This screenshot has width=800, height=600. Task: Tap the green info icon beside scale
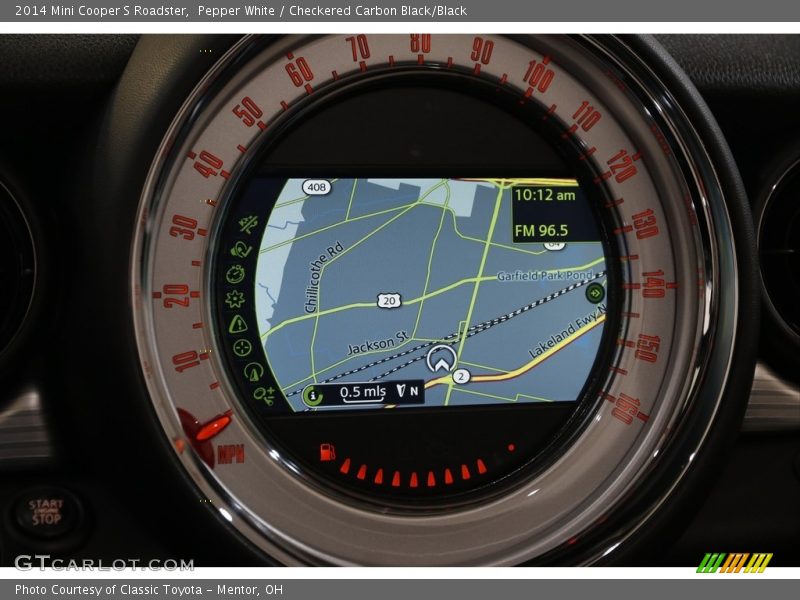point(312,395)
